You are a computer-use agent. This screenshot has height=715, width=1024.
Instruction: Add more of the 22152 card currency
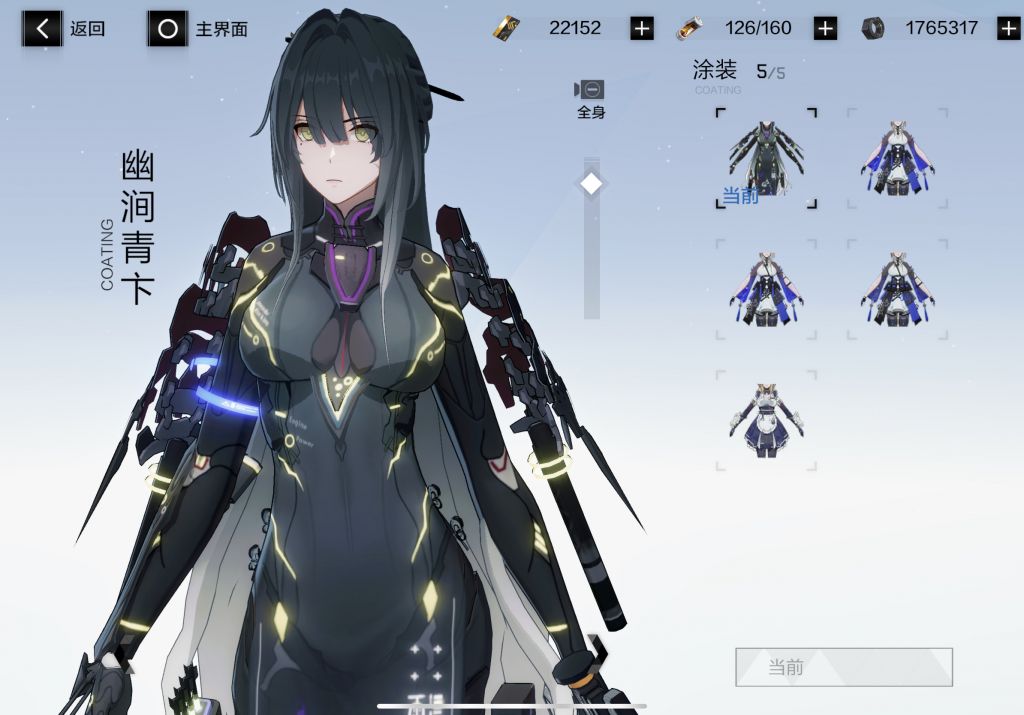(x=642, y=28)
